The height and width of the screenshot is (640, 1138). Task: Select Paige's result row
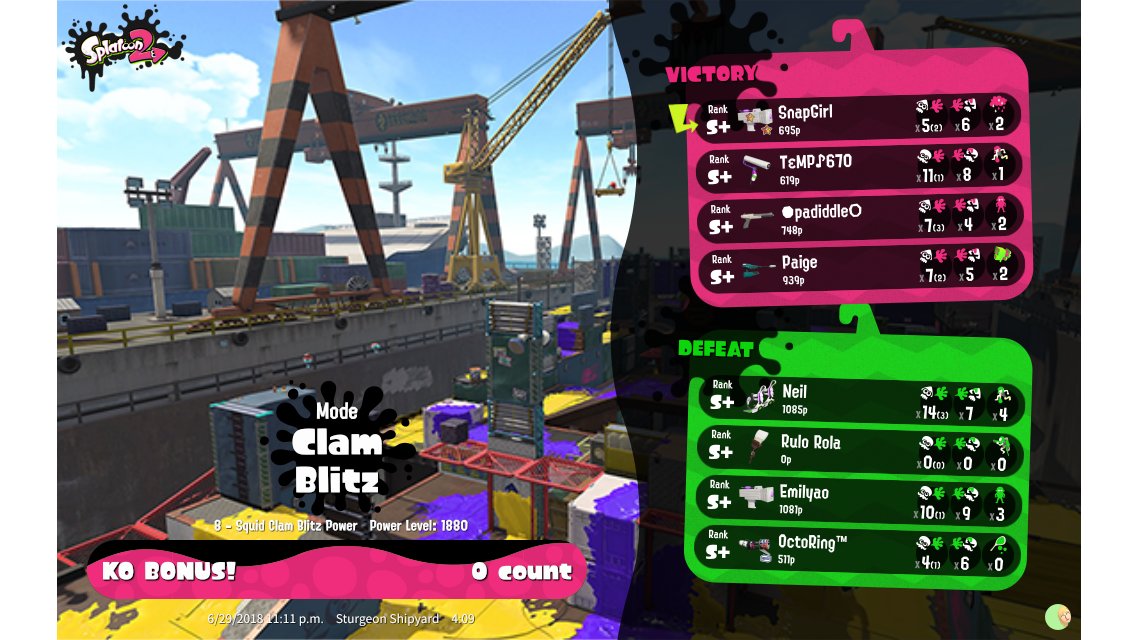pyautogui.click(x=860, y=268)
